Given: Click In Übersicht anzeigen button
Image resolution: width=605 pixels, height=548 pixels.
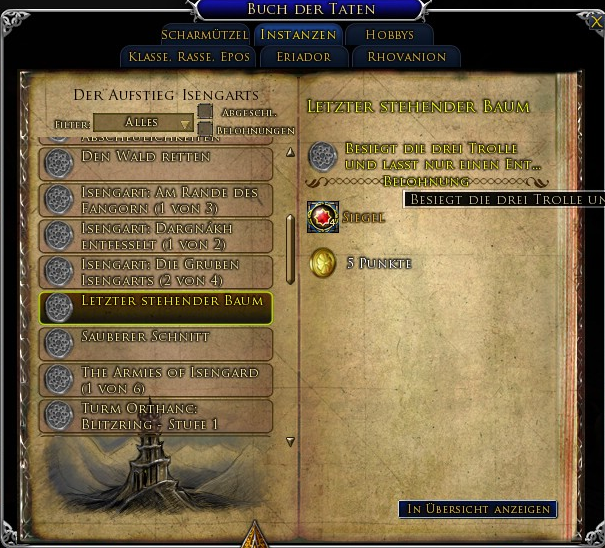Looking at the screenshot, I should [477, 509].
